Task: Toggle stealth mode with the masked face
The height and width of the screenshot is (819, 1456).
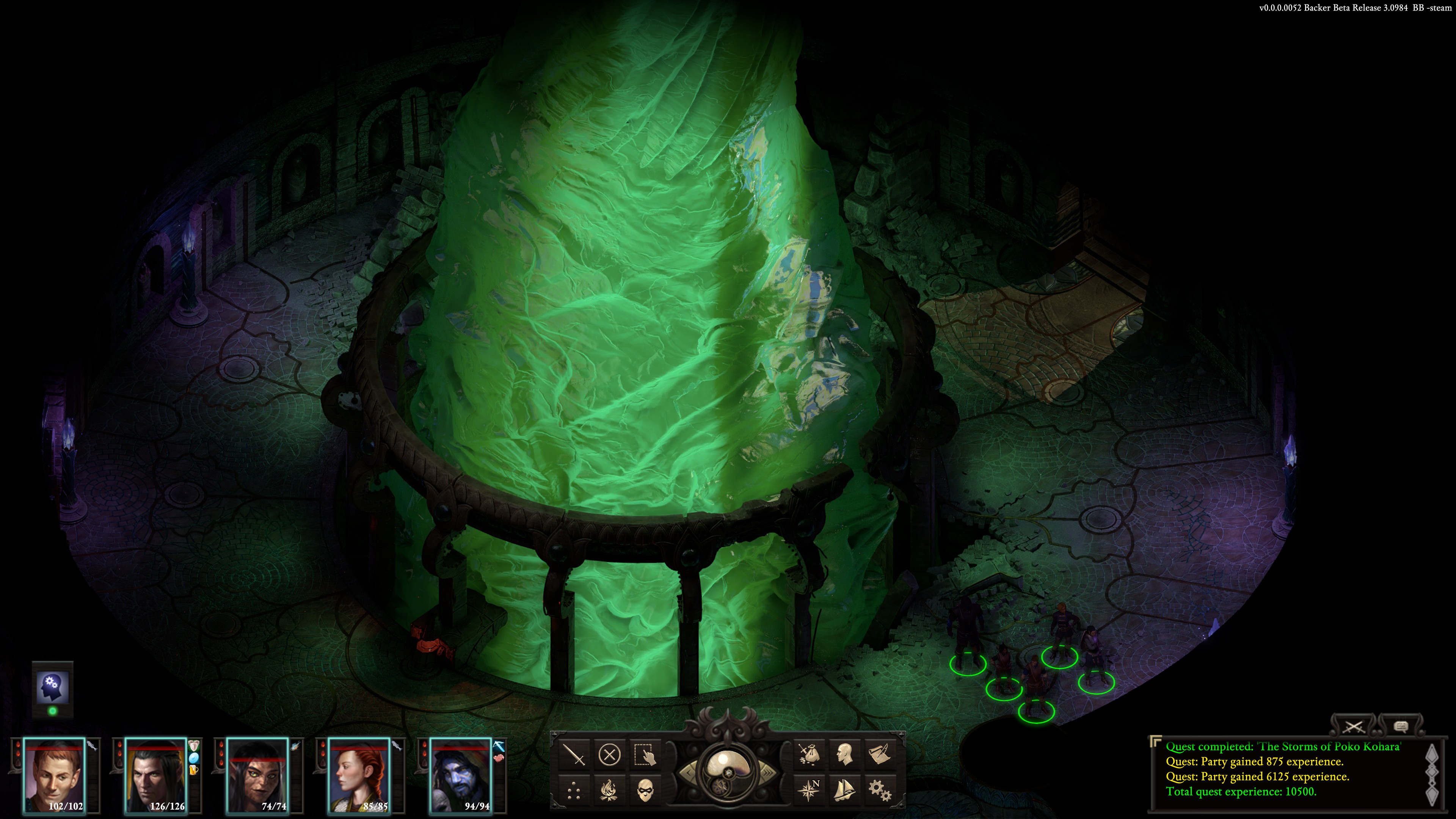Action: coord(645,790)
